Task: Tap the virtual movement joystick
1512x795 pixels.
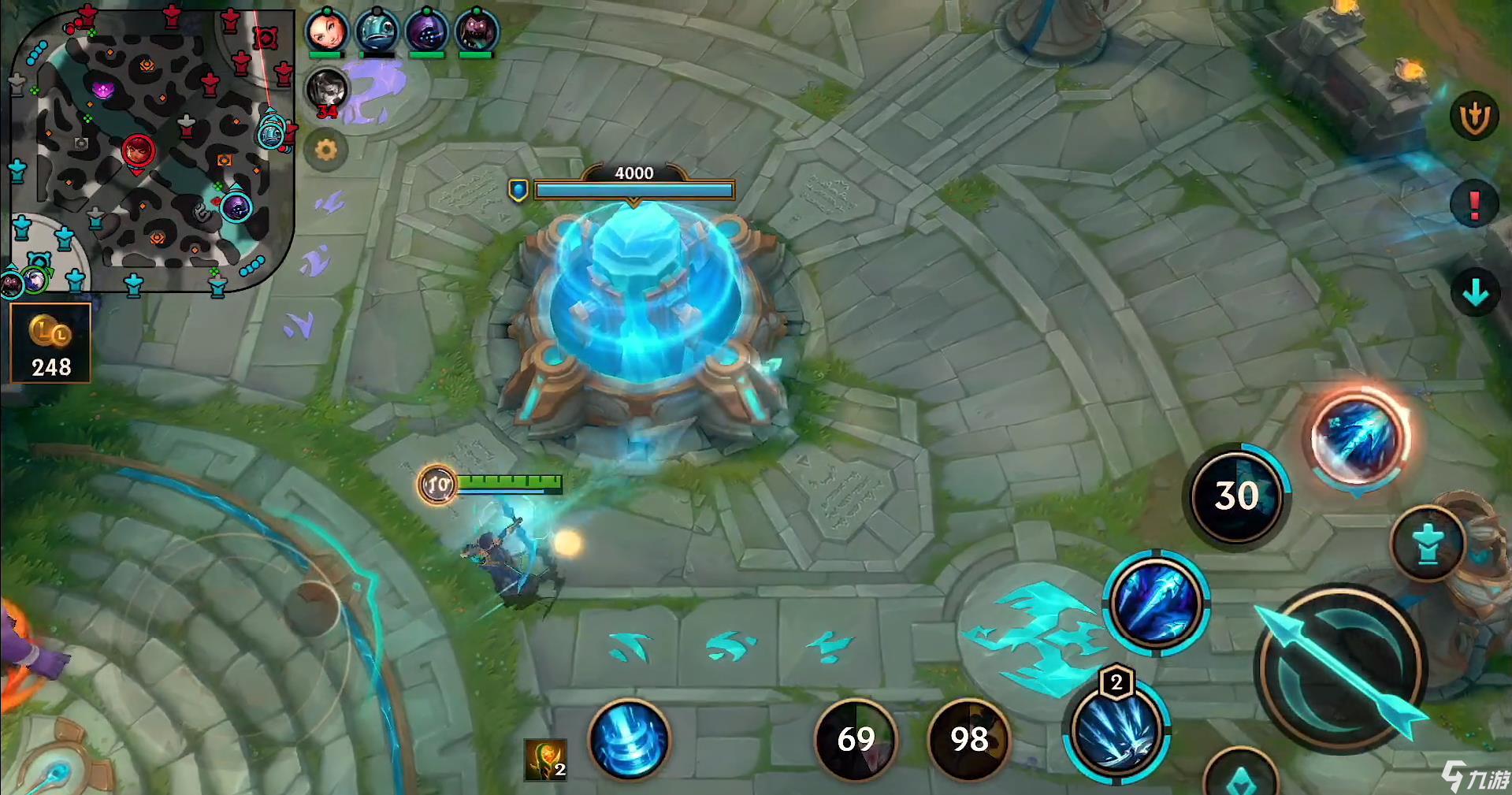Action: point(311,608)
